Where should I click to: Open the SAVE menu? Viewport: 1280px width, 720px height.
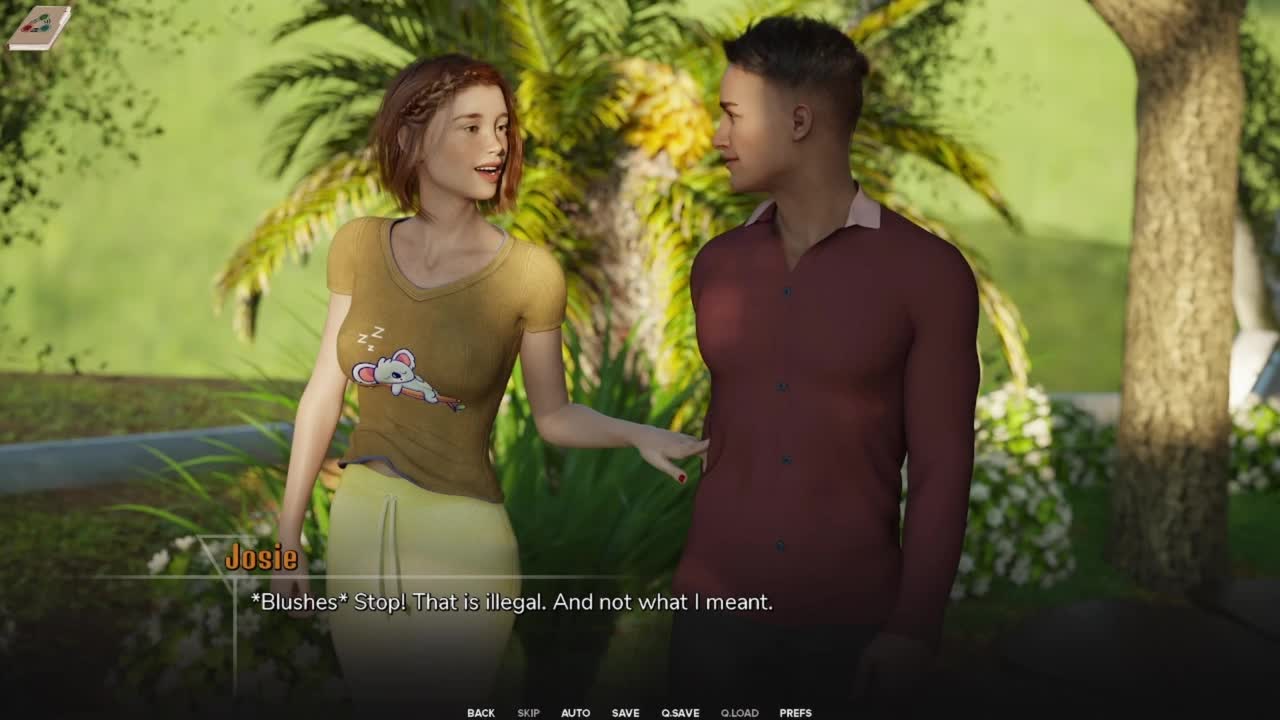pyautogui.click(x=625, y=713)
